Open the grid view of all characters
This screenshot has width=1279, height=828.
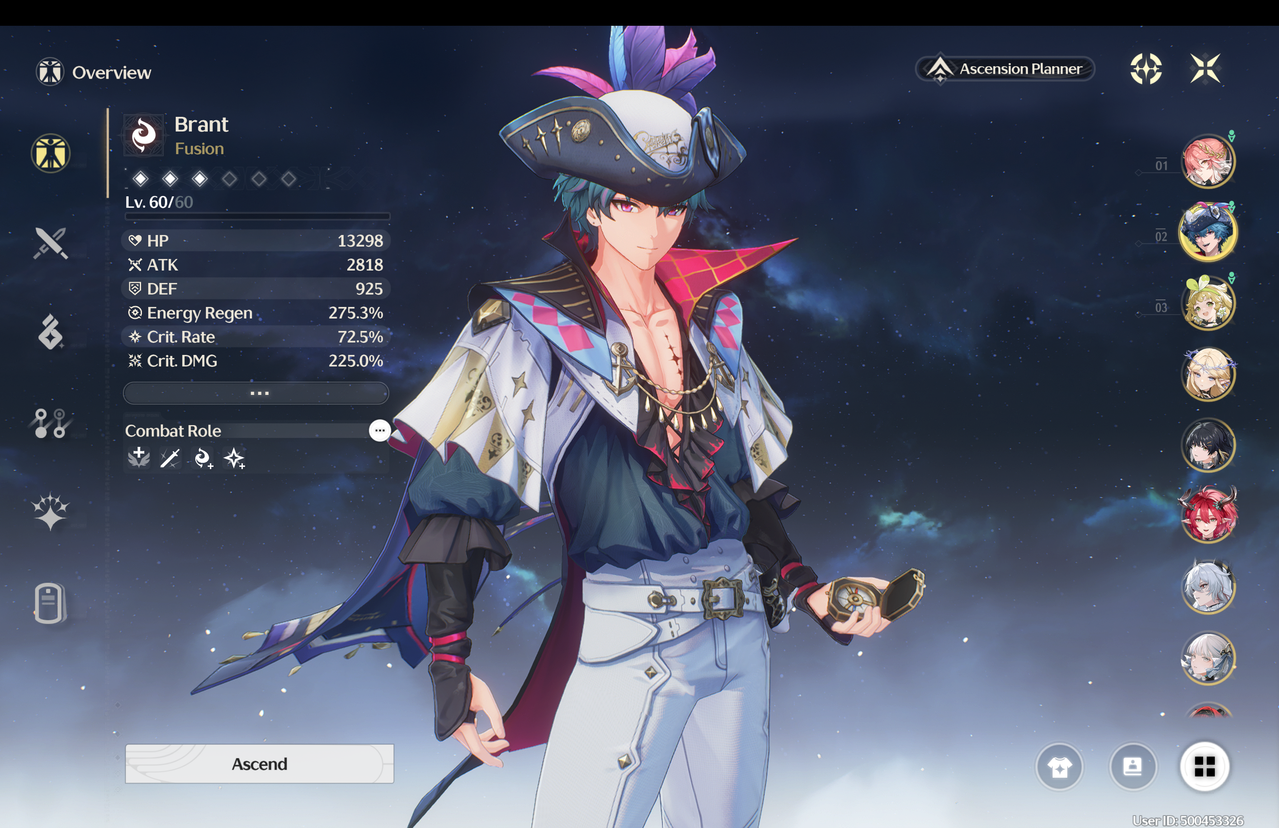pyautogui.click(x=1204, y=767)
